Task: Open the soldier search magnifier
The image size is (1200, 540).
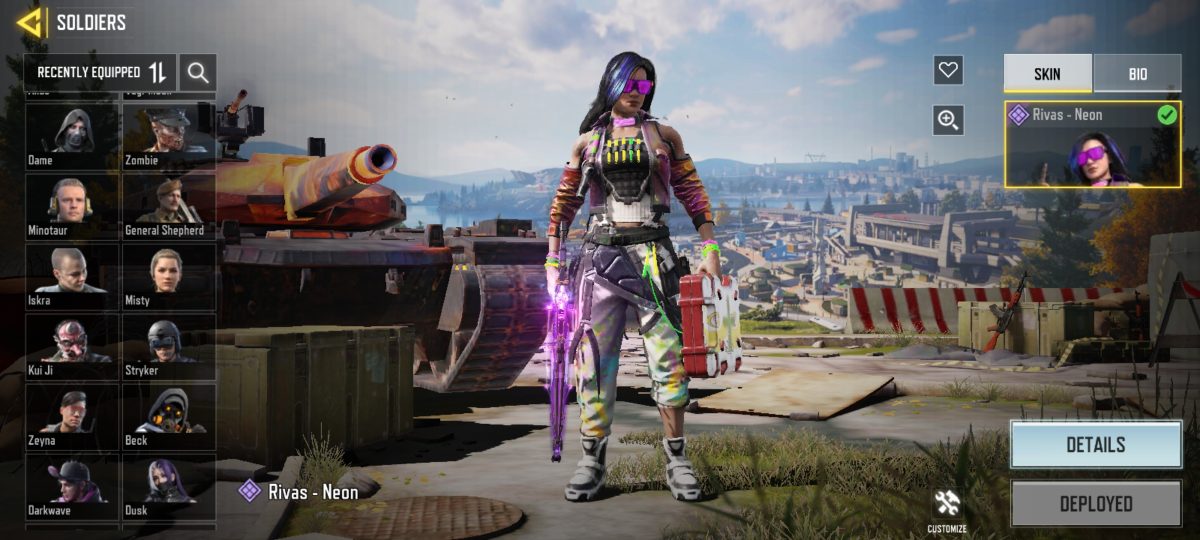Action: pyautogui.click(x=198, y=72)
